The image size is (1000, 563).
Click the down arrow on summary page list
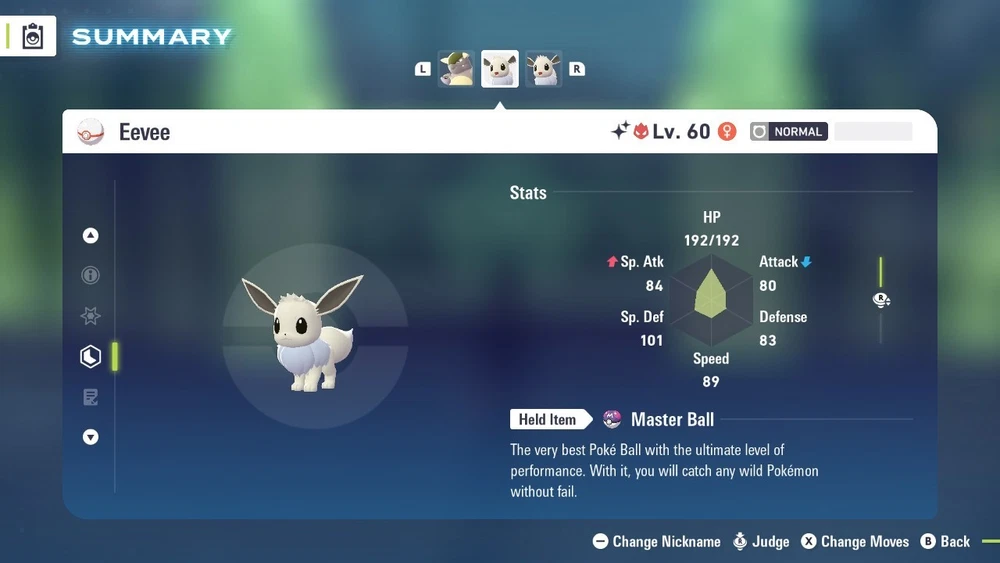(x=91, y=437)
